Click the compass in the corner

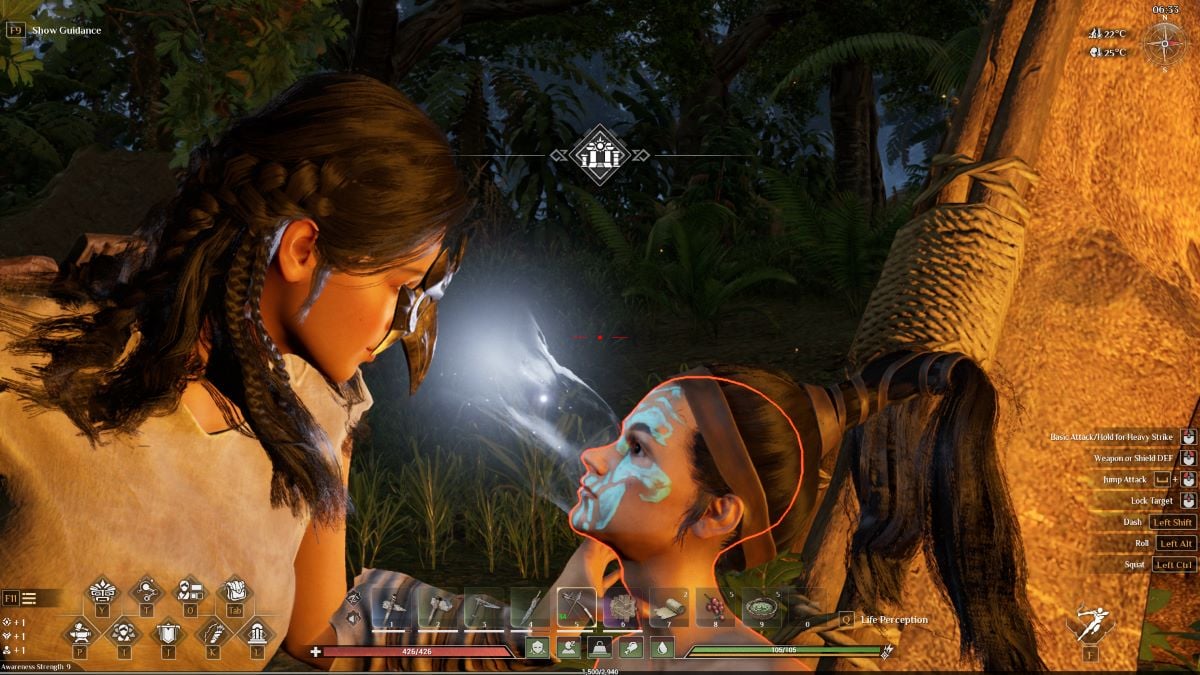(x=1164, y=43)
